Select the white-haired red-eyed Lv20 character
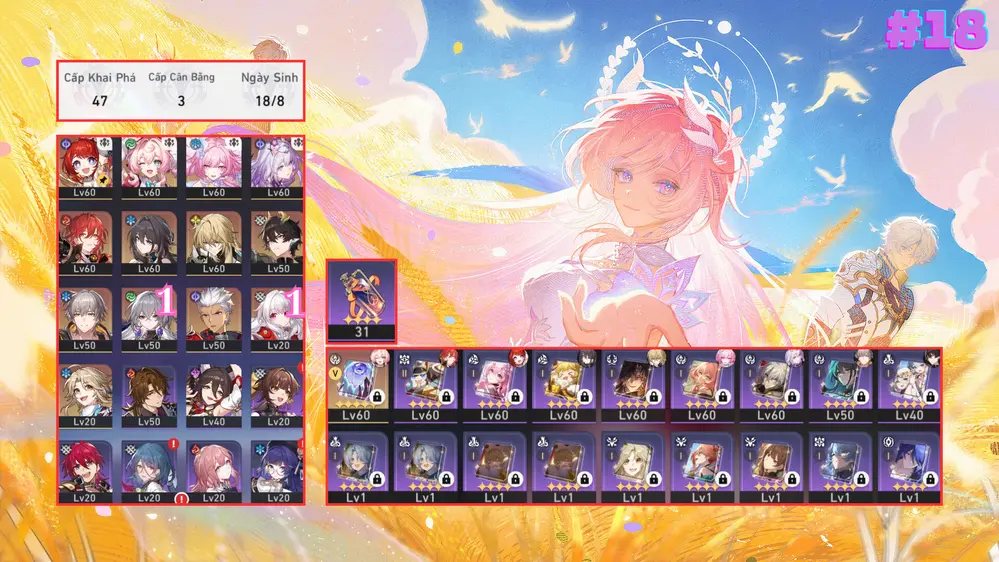The image size is (999, 562). 278,318
